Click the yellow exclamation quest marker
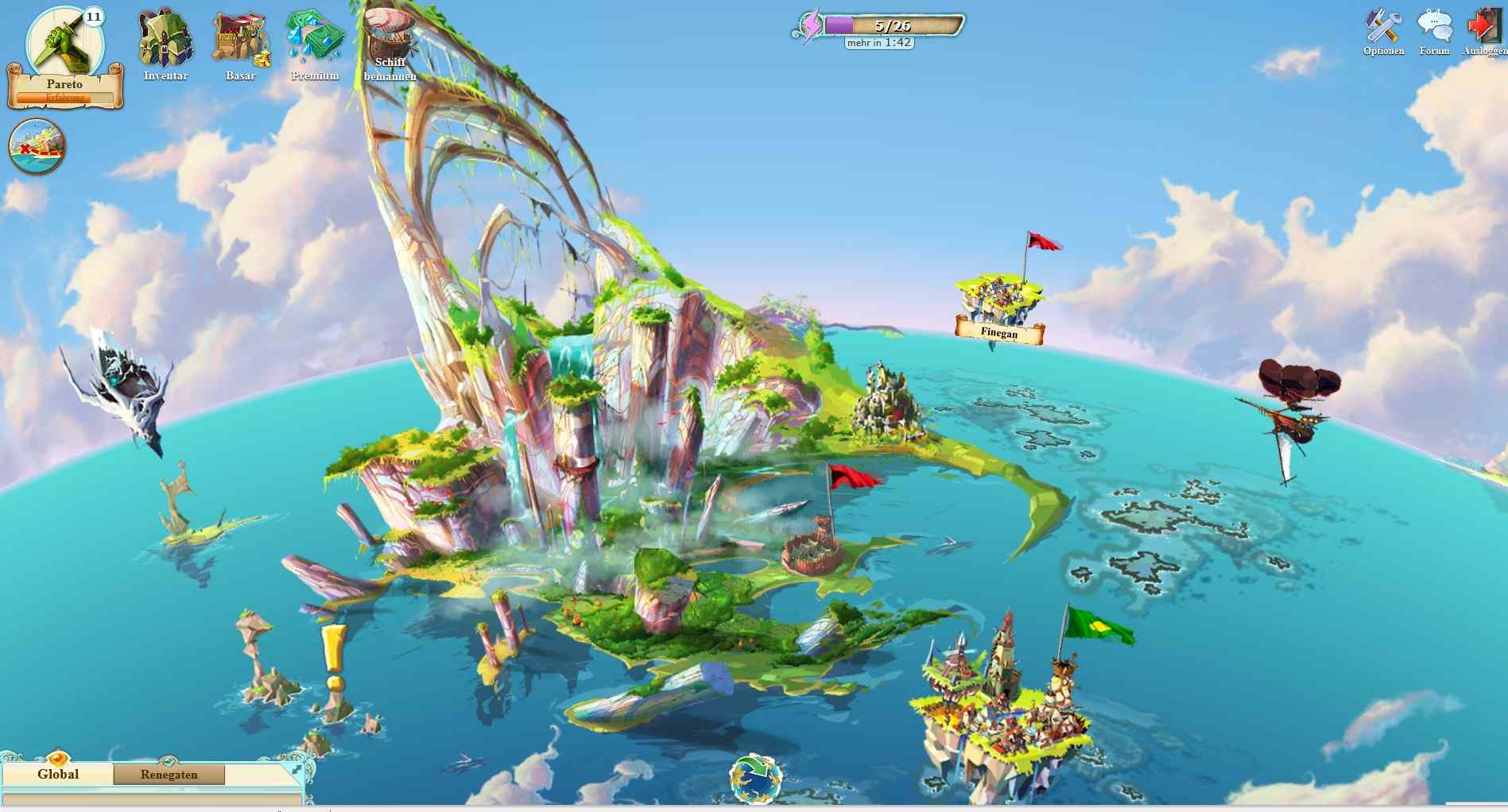 click(x=334, y=658)
